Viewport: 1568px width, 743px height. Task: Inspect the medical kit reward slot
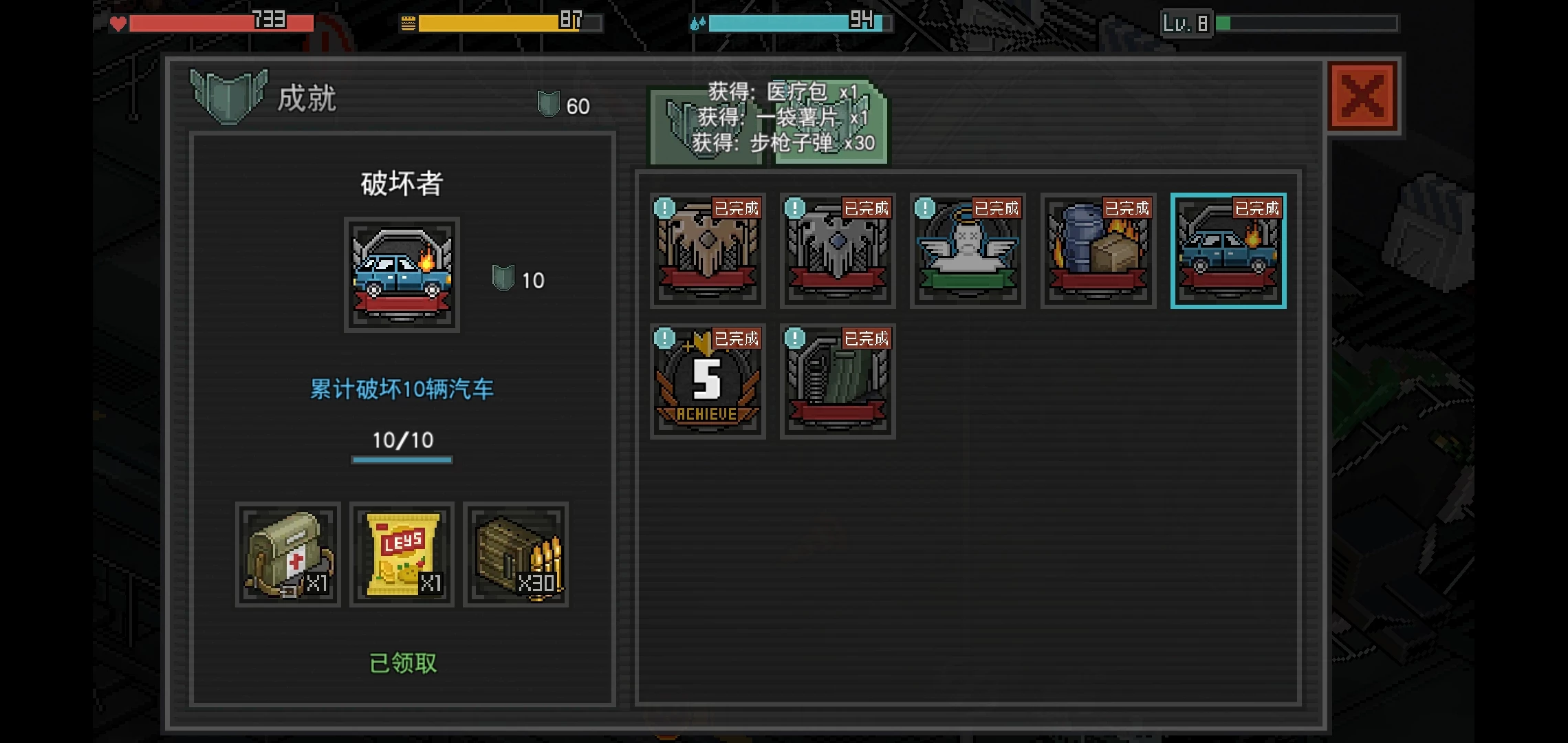(288, 554)
